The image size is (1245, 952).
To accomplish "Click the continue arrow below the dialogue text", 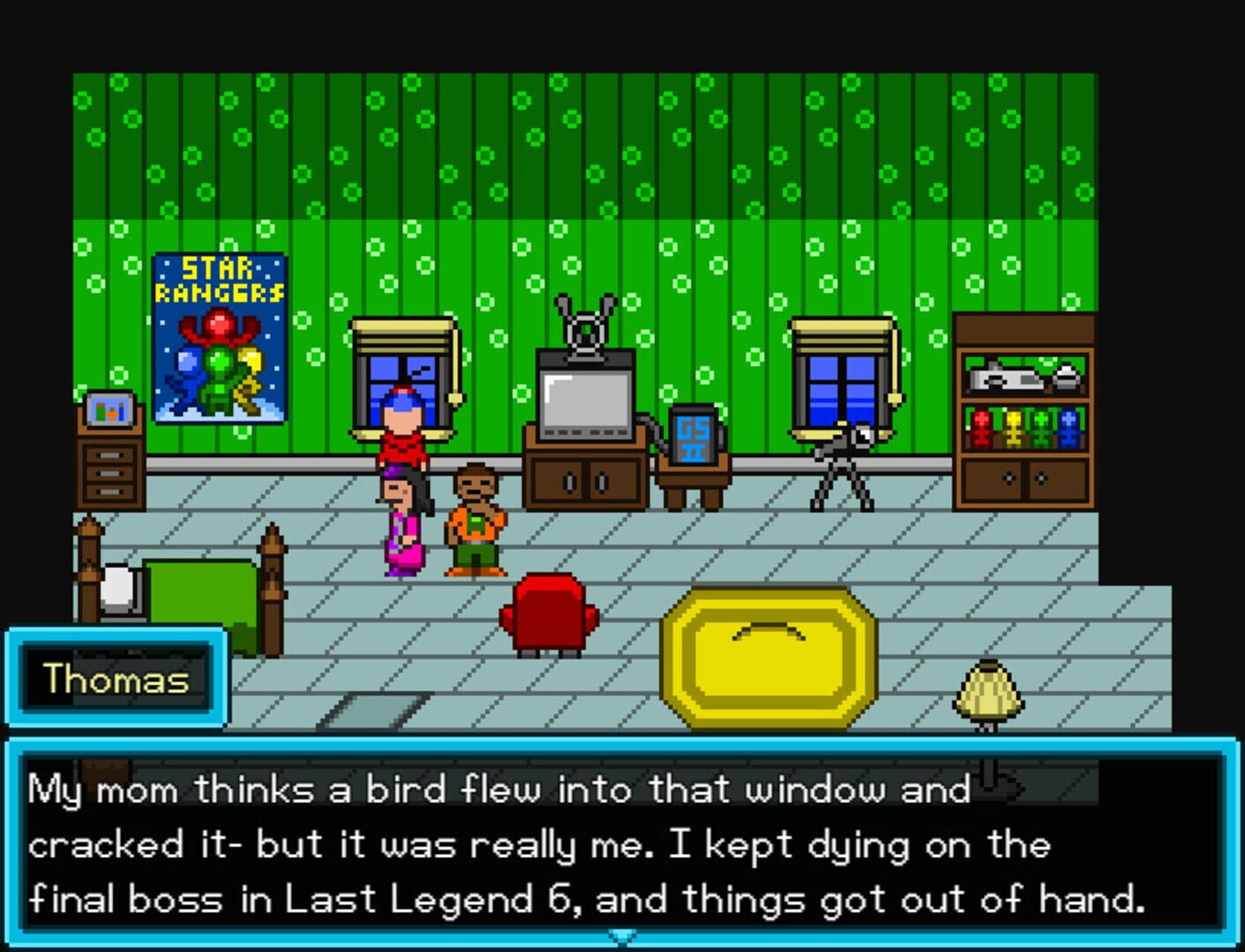I will (622, 937).
